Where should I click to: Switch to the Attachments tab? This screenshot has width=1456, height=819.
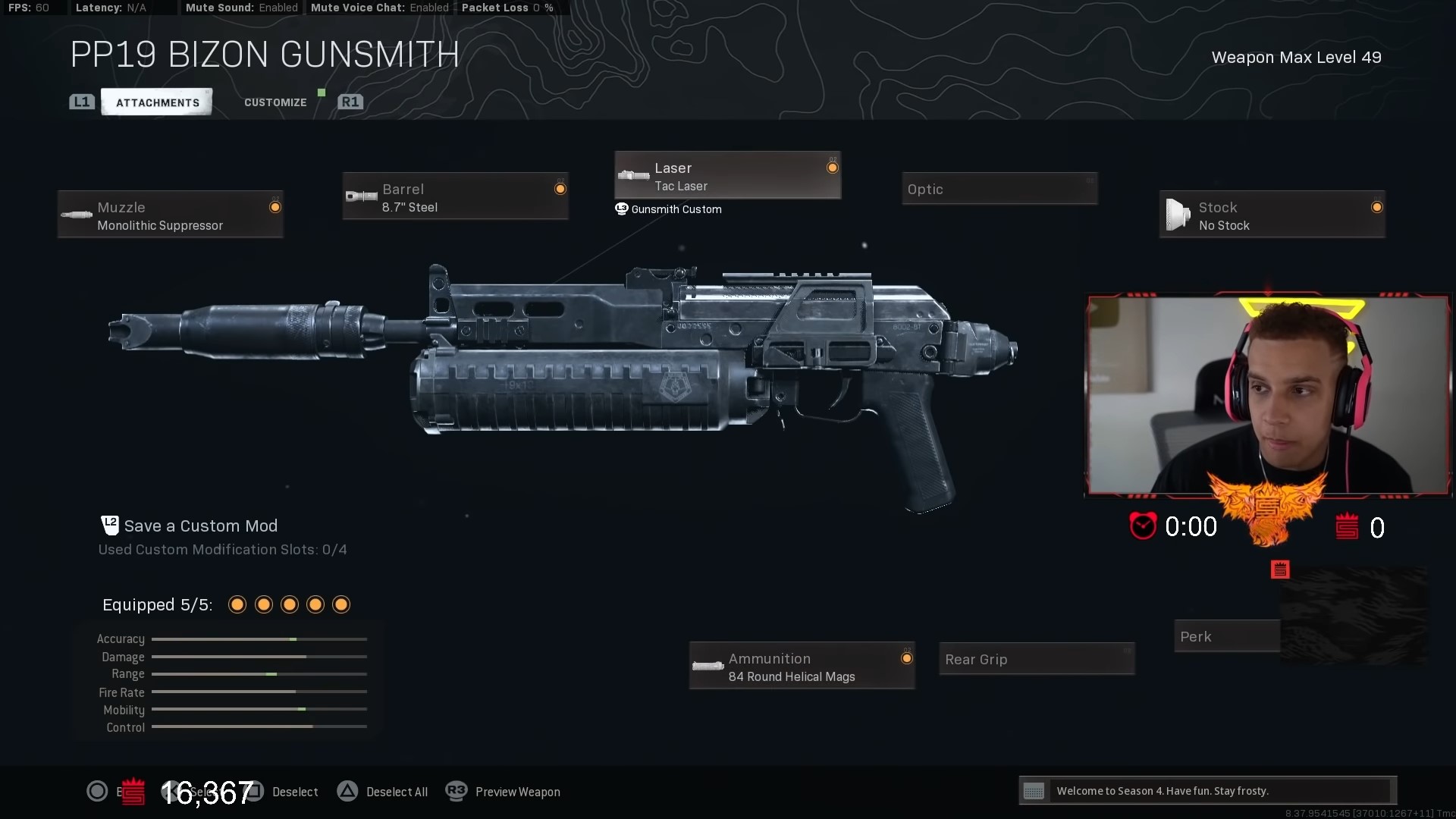156,102
